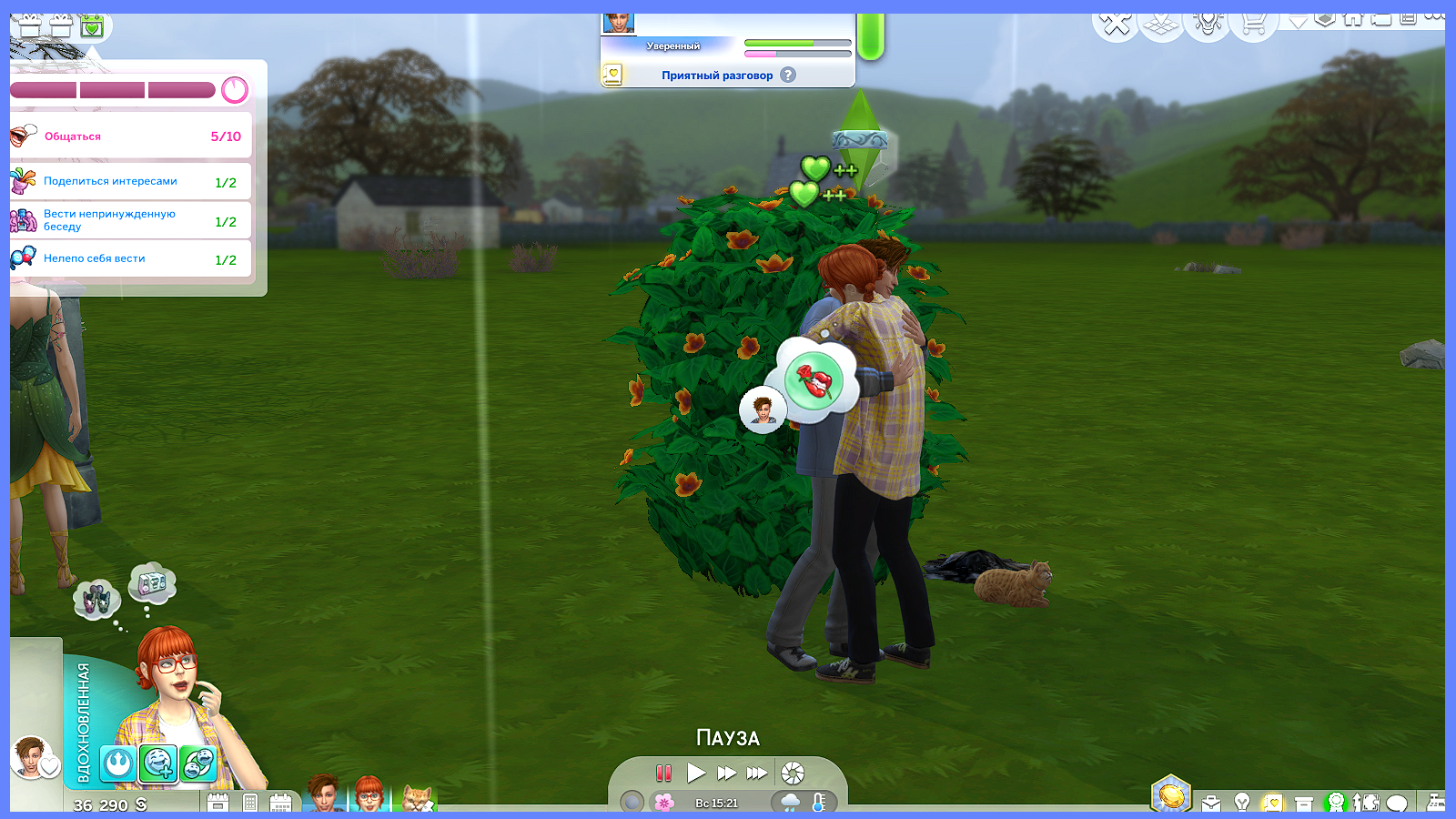
Task: Open the camera shutter screenshot control
Action: [793, 773]
